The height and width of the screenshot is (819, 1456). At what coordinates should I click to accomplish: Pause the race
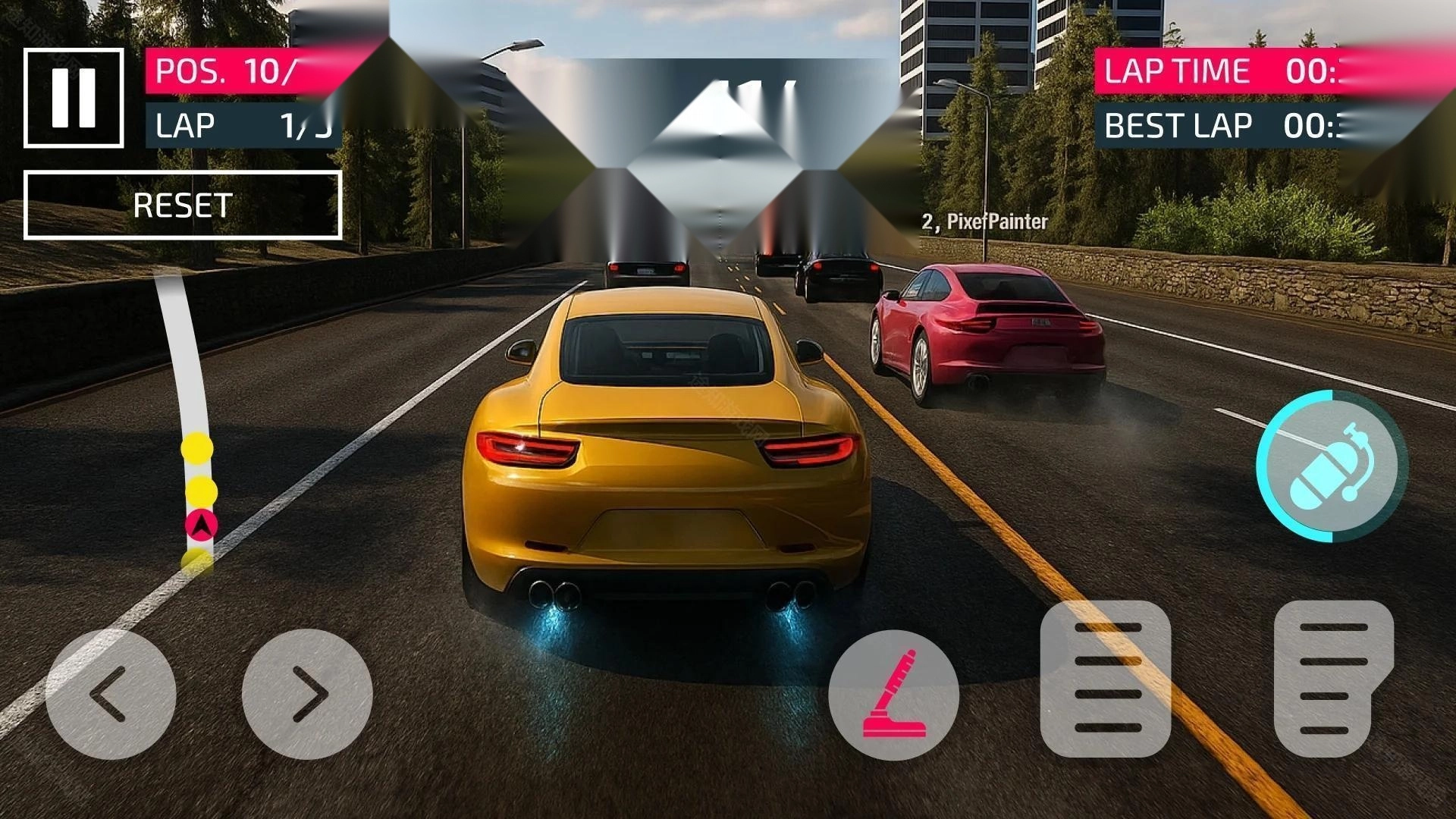point(74,98)
